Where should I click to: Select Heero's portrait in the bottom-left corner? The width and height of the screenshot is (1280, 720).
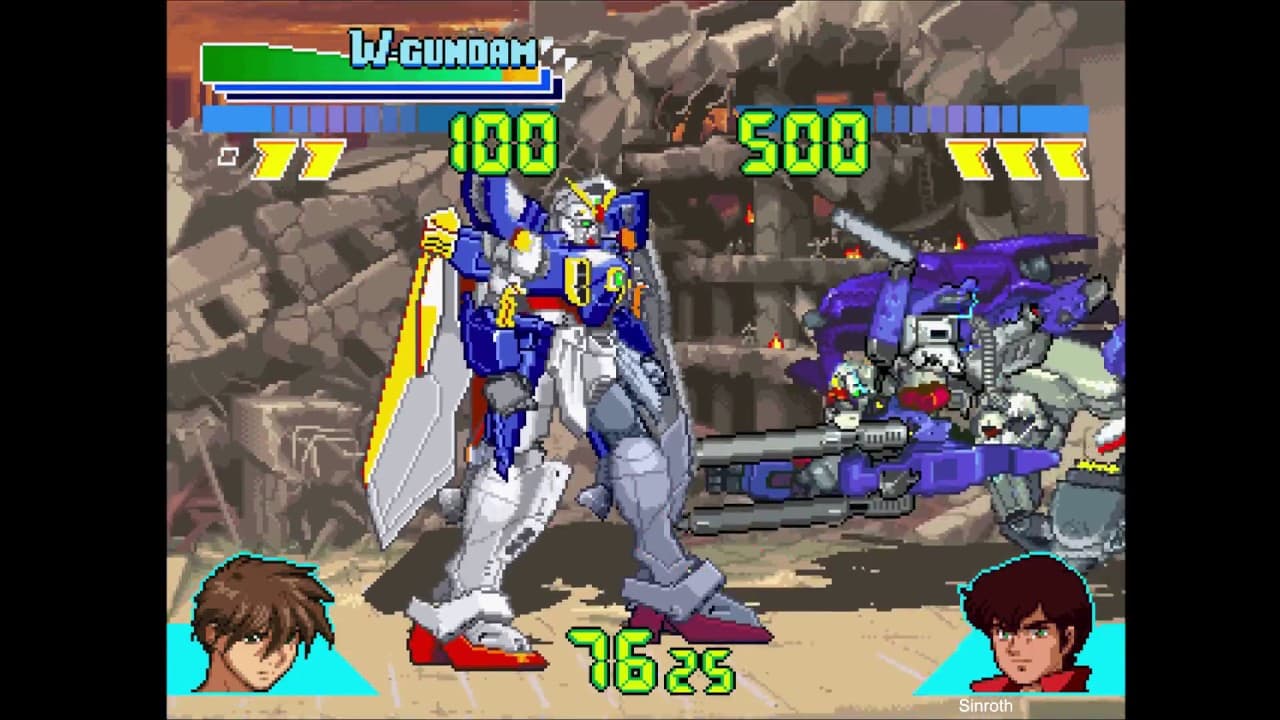pos(262,640)
